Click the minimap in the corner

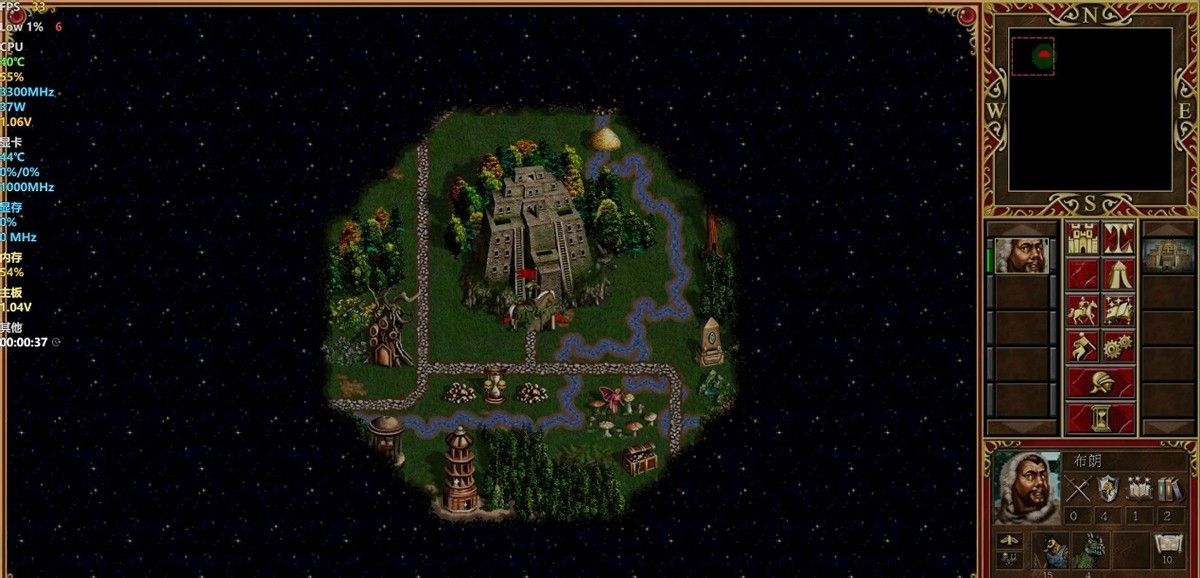pyautogui.click(x=1090, y=108)
